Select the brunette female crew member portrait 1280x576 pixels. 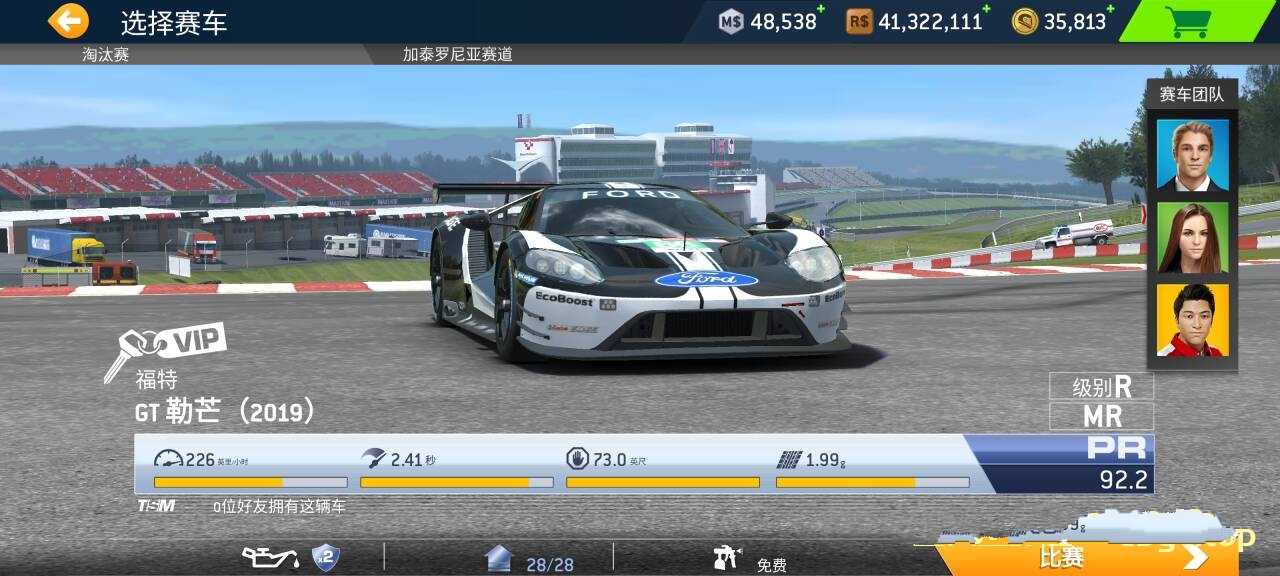pos(1192,238)
